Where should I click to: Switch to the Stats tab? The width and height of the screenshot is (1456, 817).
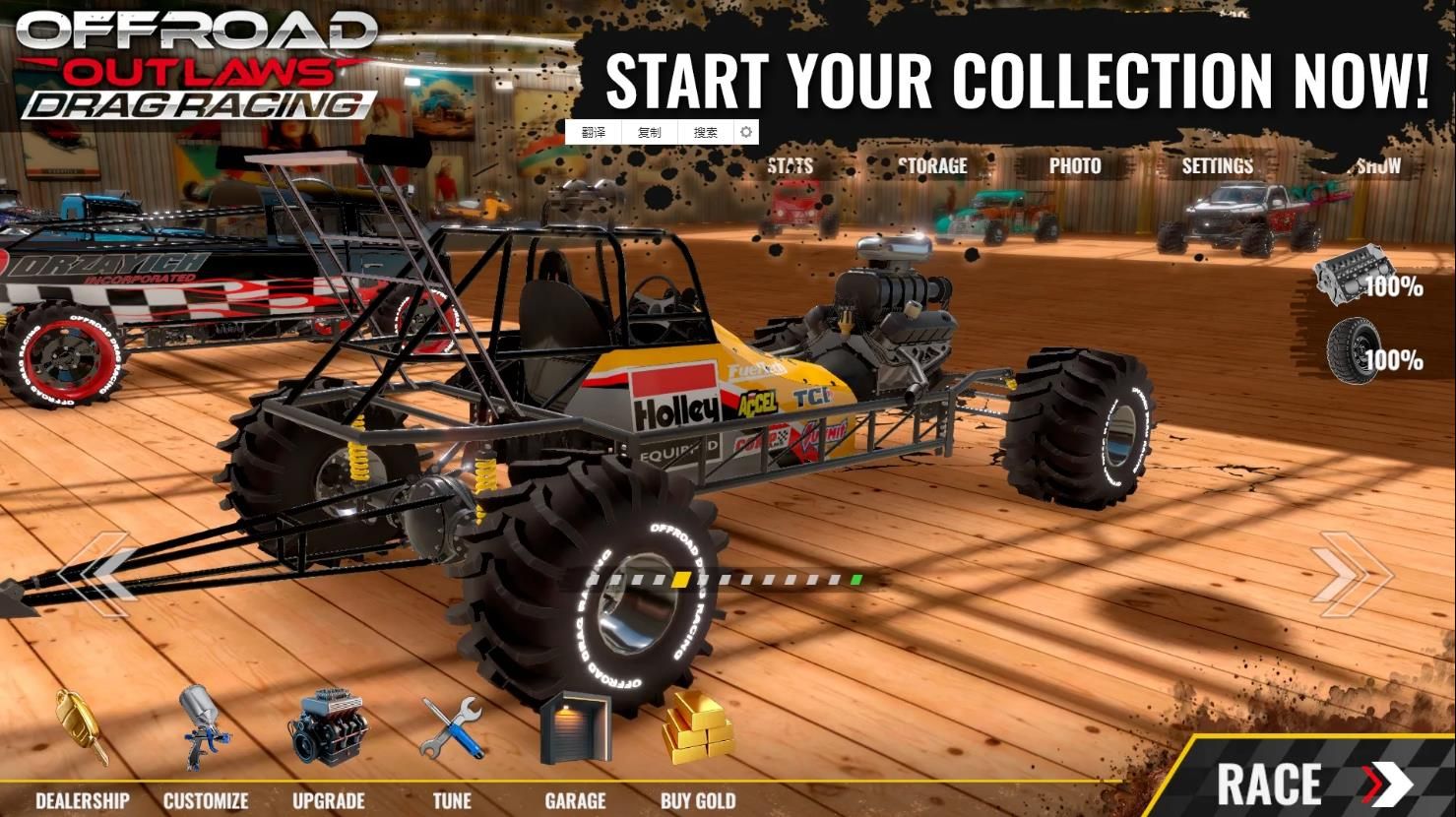(x=790, y=165)
